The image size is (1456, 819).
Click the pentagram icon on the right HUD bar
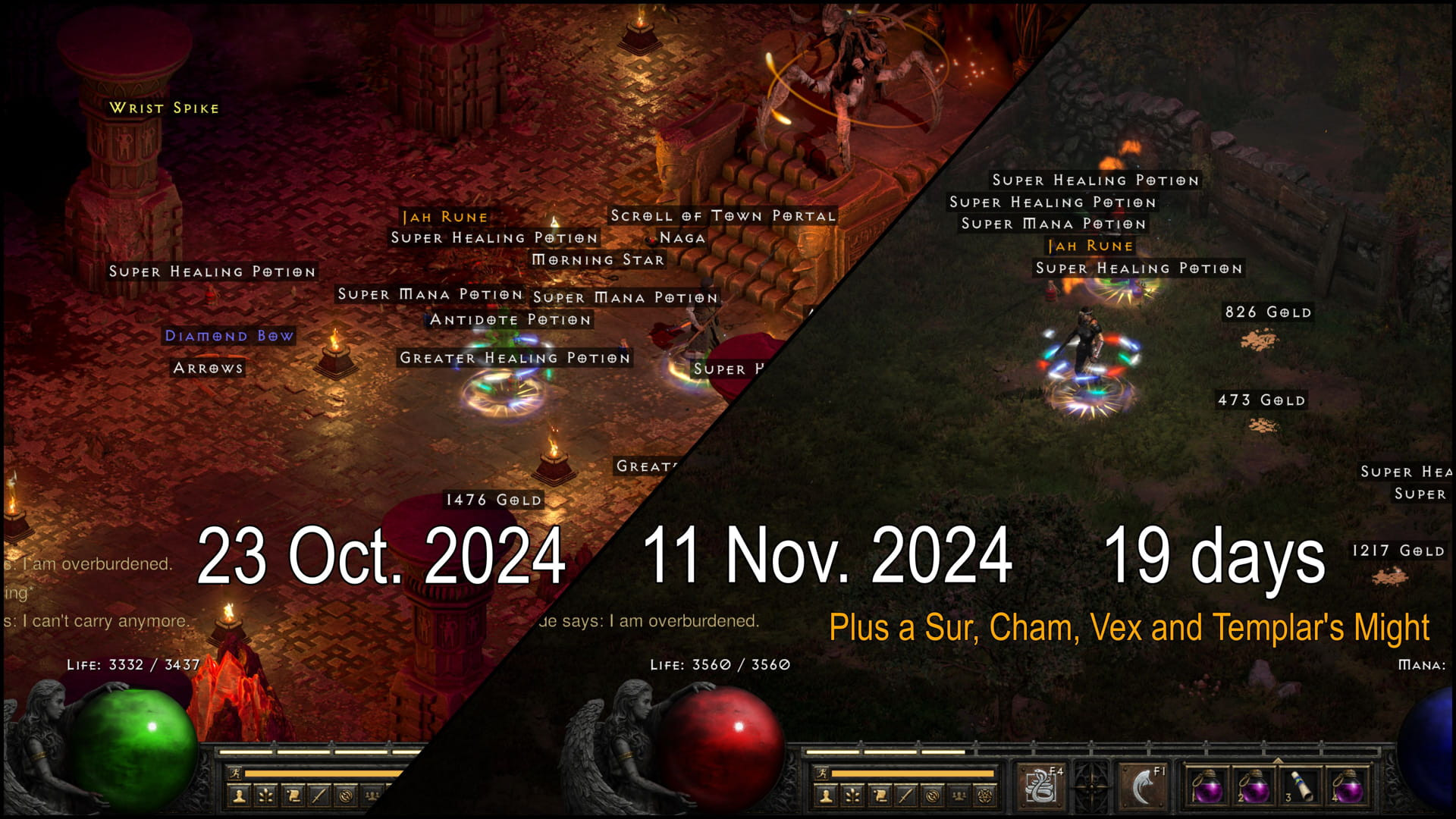[x=984, y=795]
